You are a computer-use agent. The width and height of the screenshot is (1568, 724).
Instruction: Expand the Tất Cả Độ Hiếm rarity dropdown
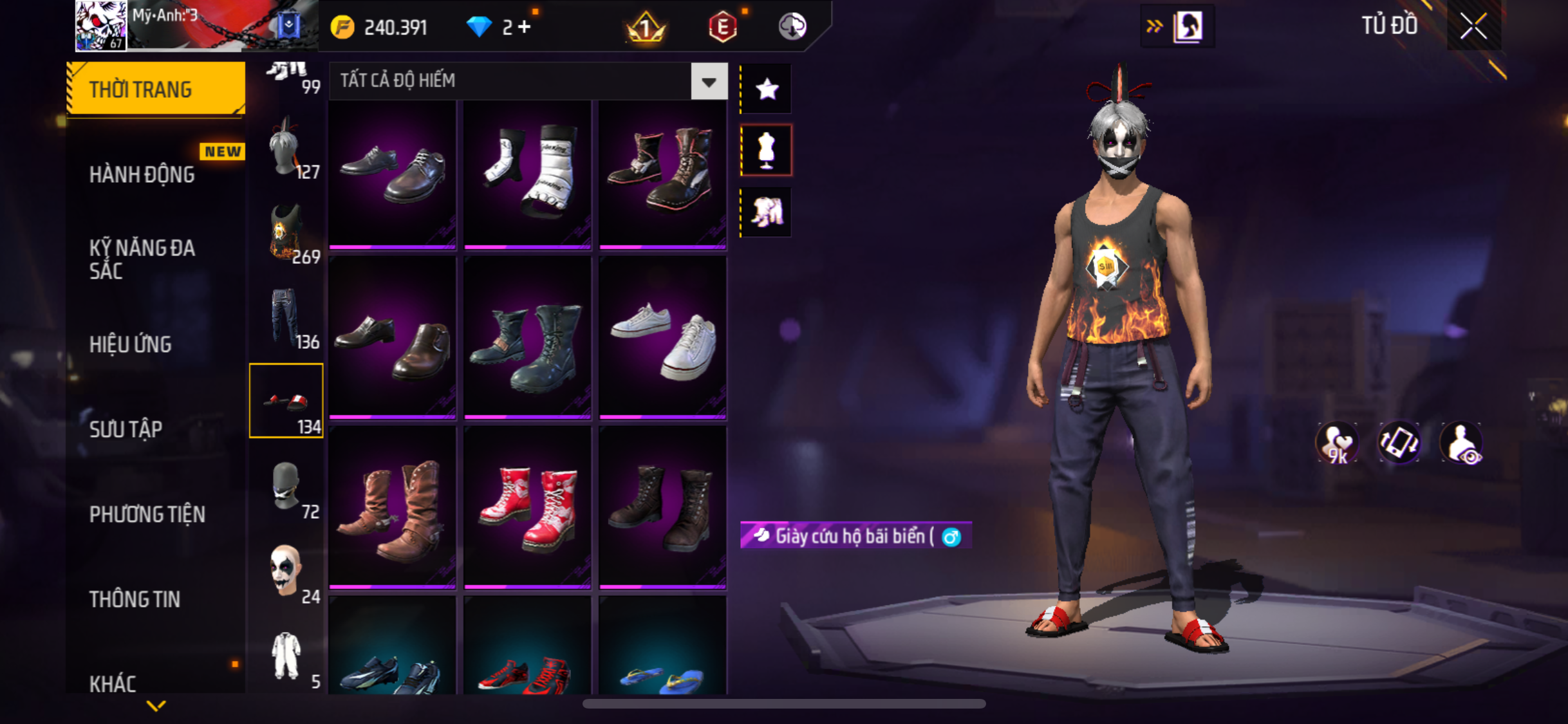(709, 82)
